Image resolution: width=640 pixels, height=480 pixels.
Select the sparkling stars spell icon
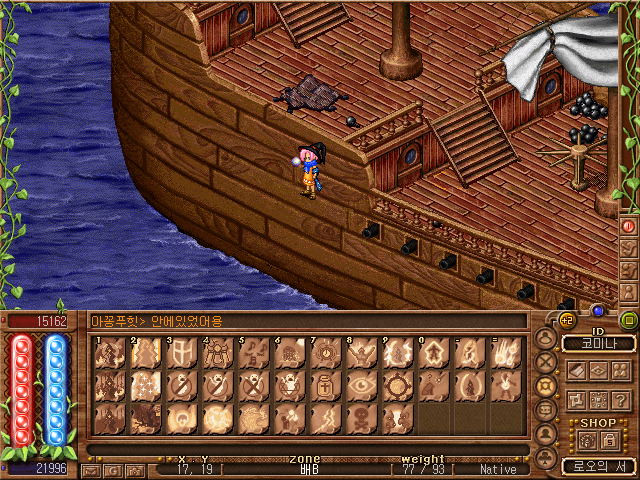pyautogui.click(x=143, y=385)
